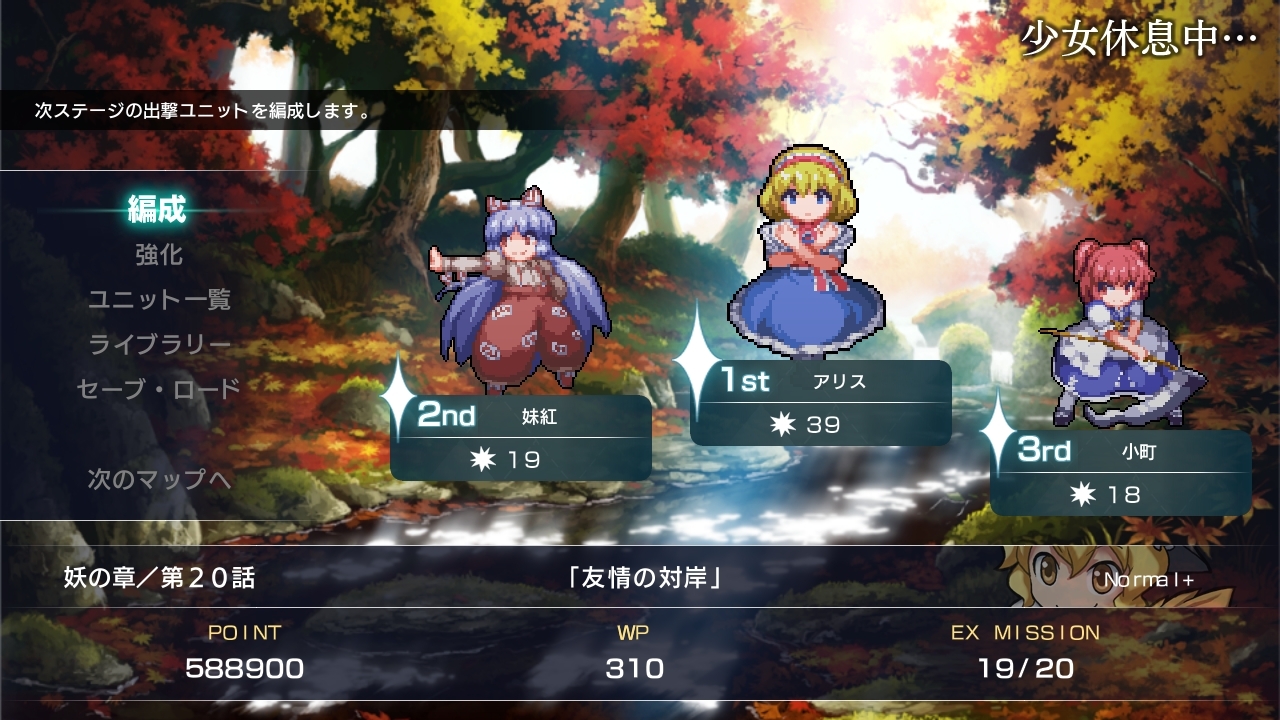Open the セーブ・ロード menu

click(159, 389)
